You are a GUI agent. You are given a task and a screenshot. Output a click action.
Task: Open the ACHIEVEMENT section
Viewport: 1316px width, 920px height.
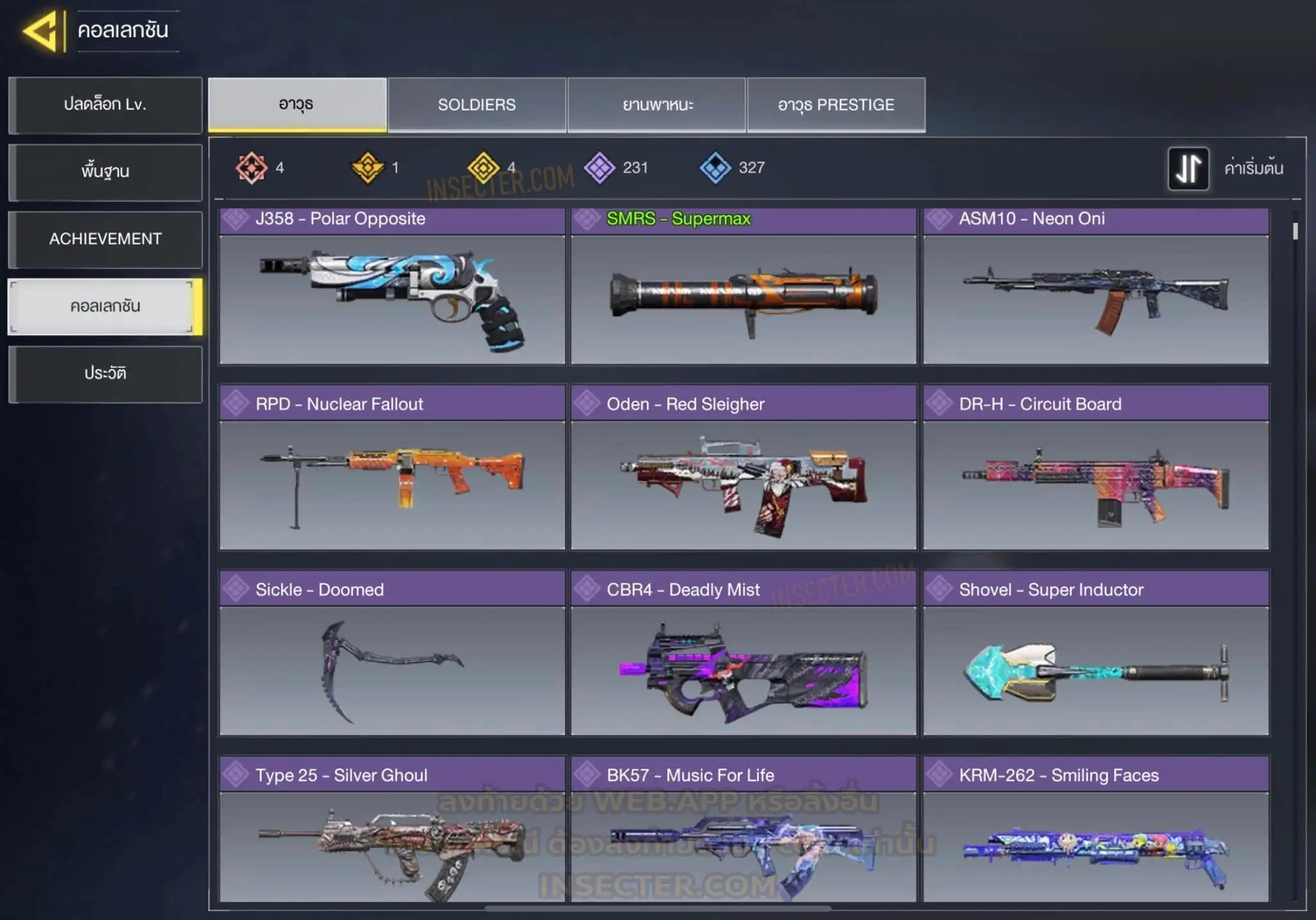click(105, 239)
